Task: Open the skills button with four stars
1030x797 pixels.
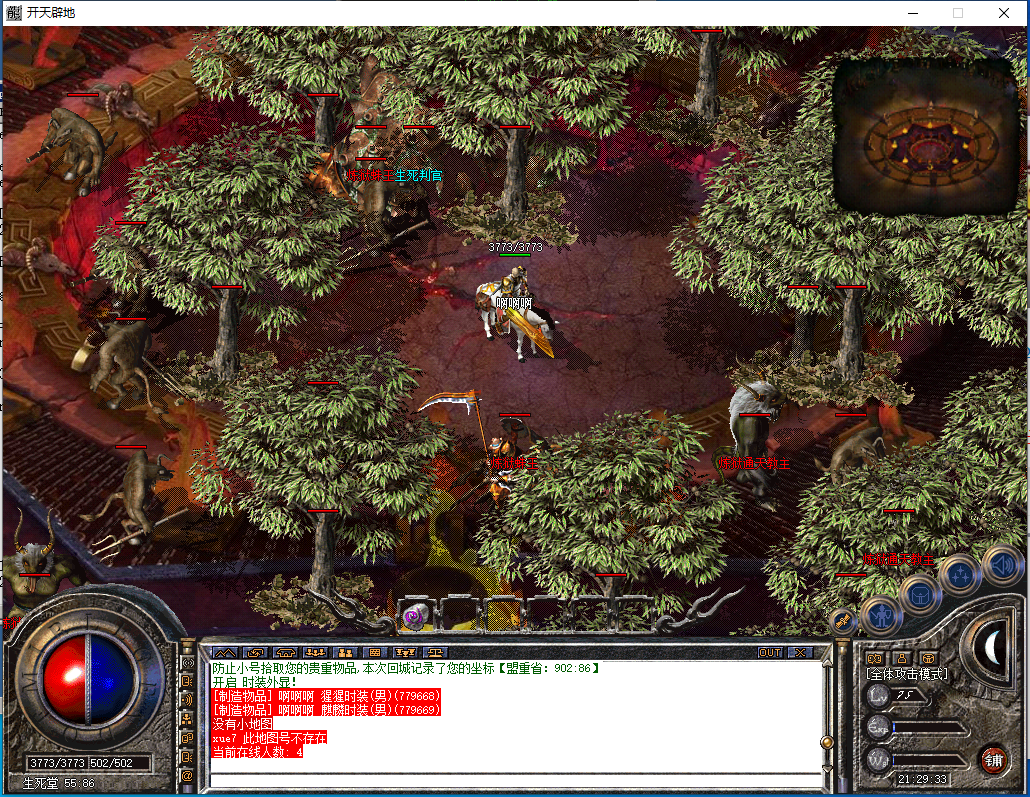Action: click(961, 574)
